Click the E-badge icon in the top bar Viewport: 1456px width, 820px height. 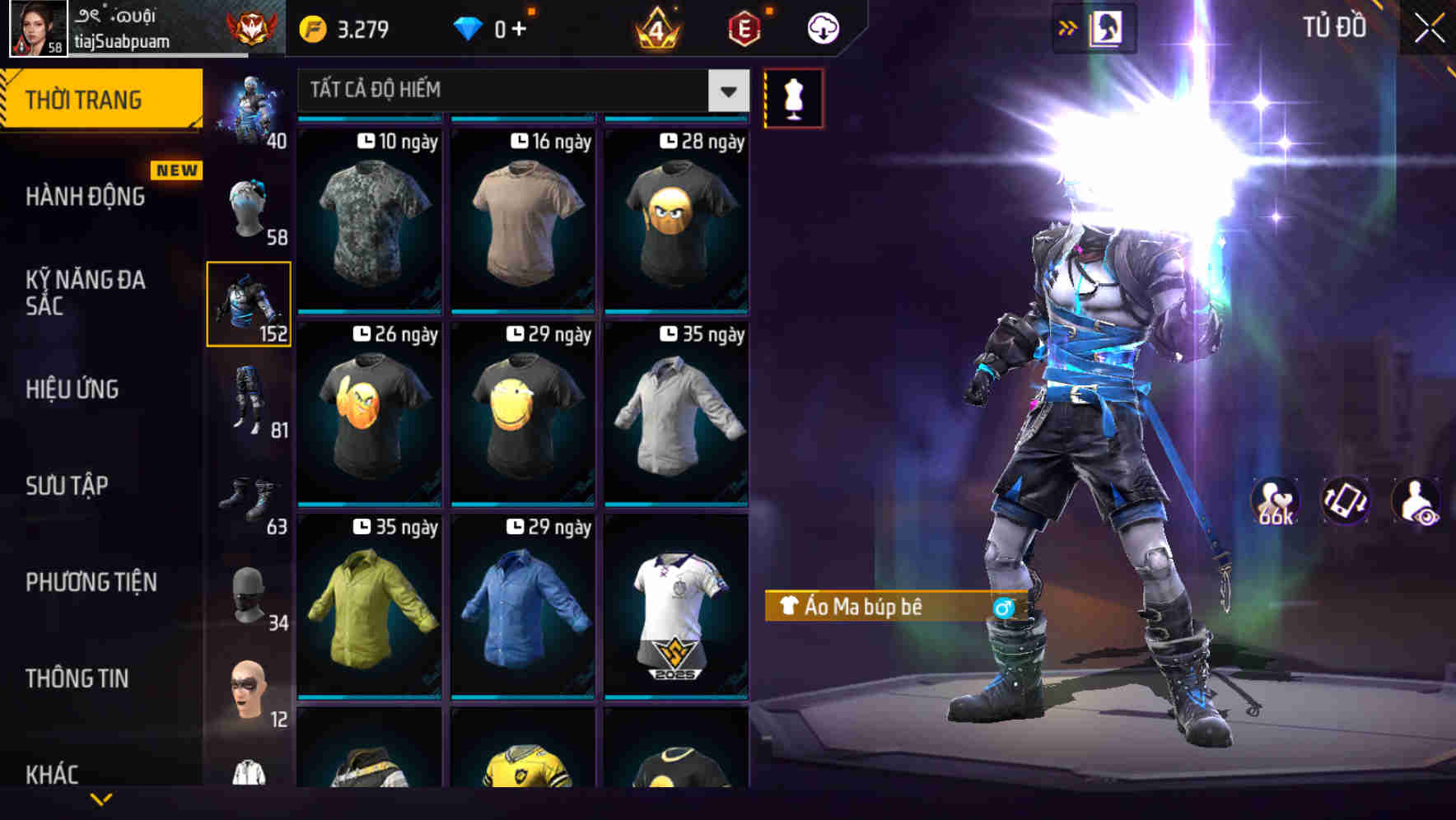744,26
